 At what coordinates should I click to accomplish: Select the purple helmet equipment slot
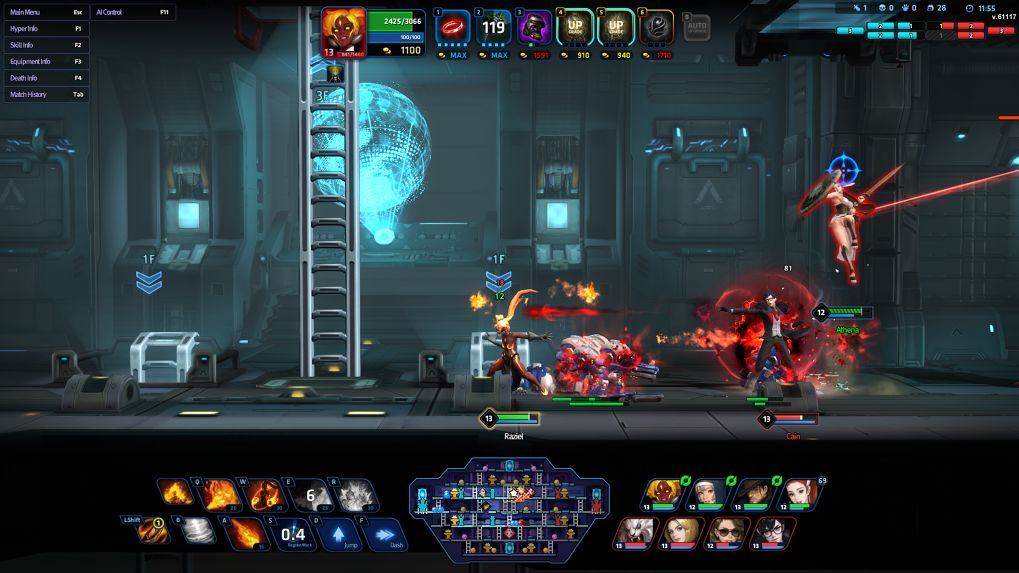coord(534,27)
